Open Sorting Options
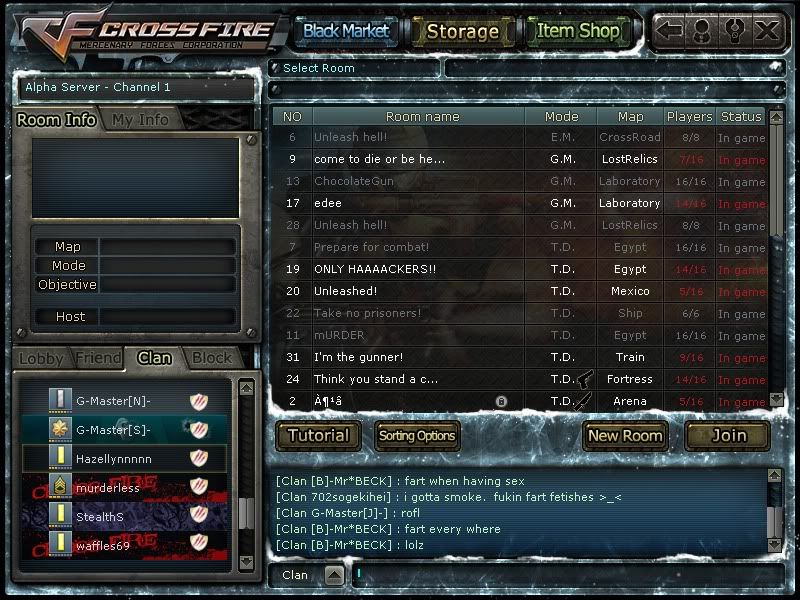The height and width of the screenshot is (600, 800). (417, 435)
